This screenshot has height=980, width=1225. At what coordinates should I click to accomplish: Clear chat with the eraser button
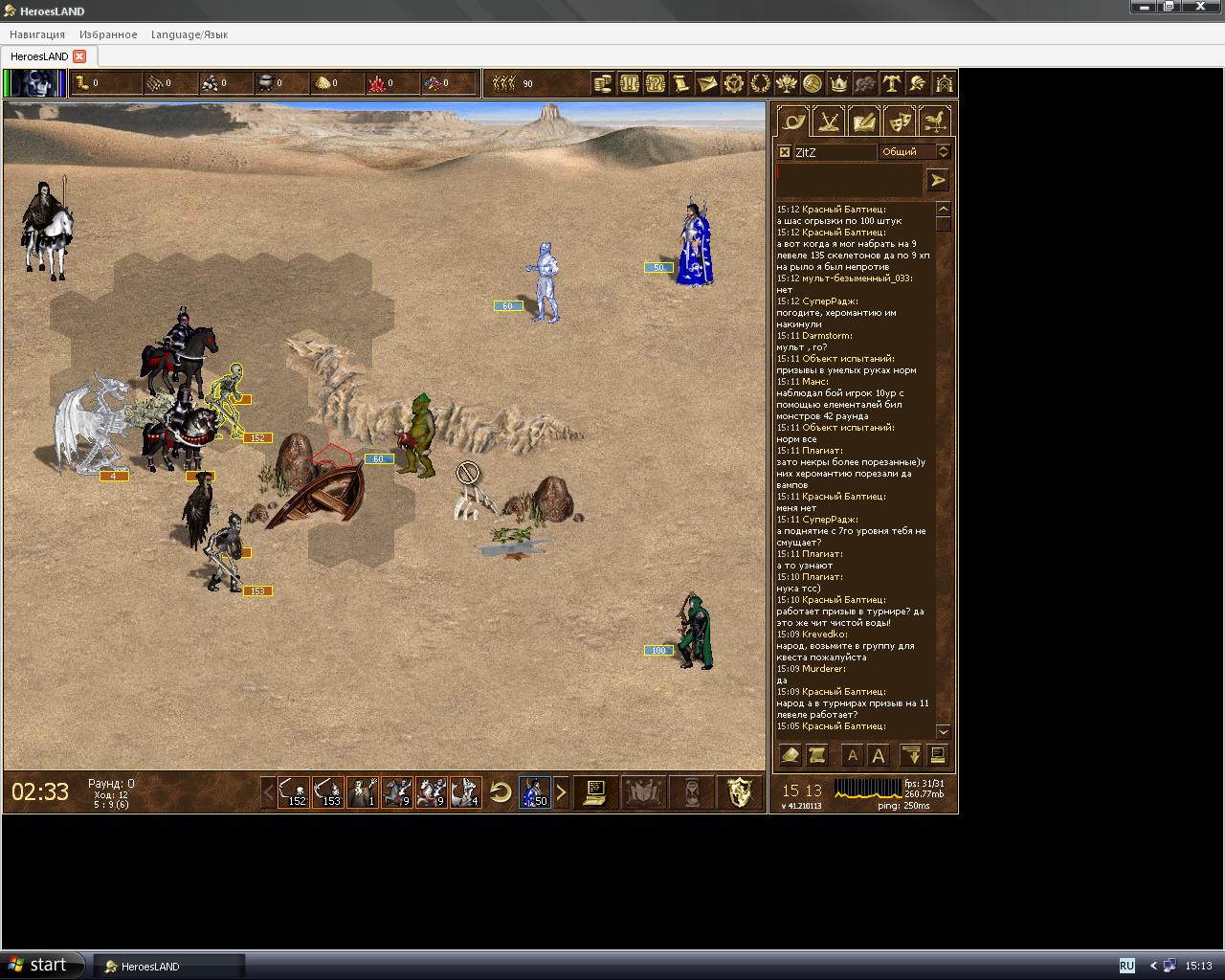pyautogui.click(x=791, y=755)
